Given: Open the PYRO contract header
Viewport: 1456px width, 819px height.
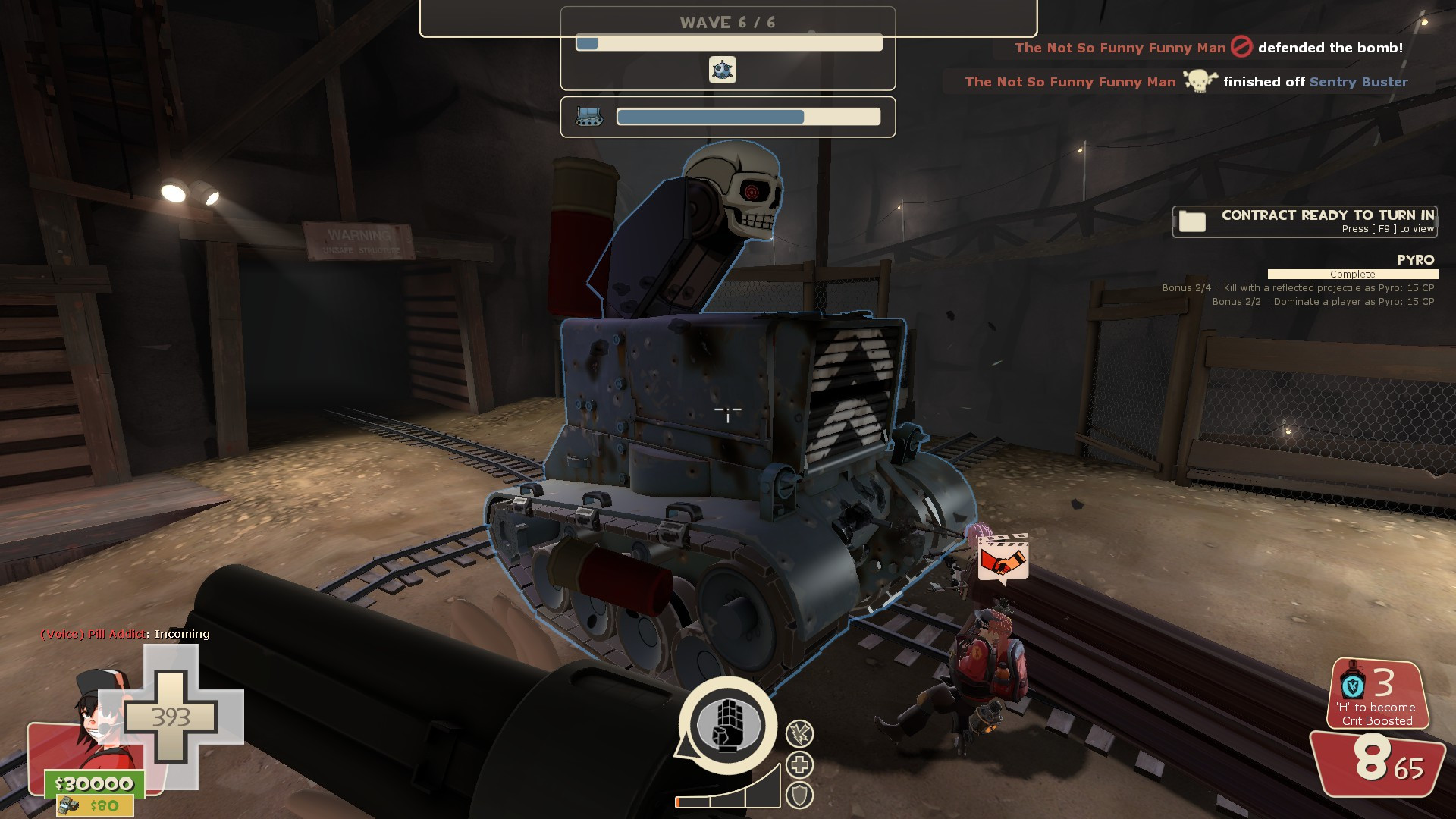Looking at the screenshot, I should tap(1415, 259).
